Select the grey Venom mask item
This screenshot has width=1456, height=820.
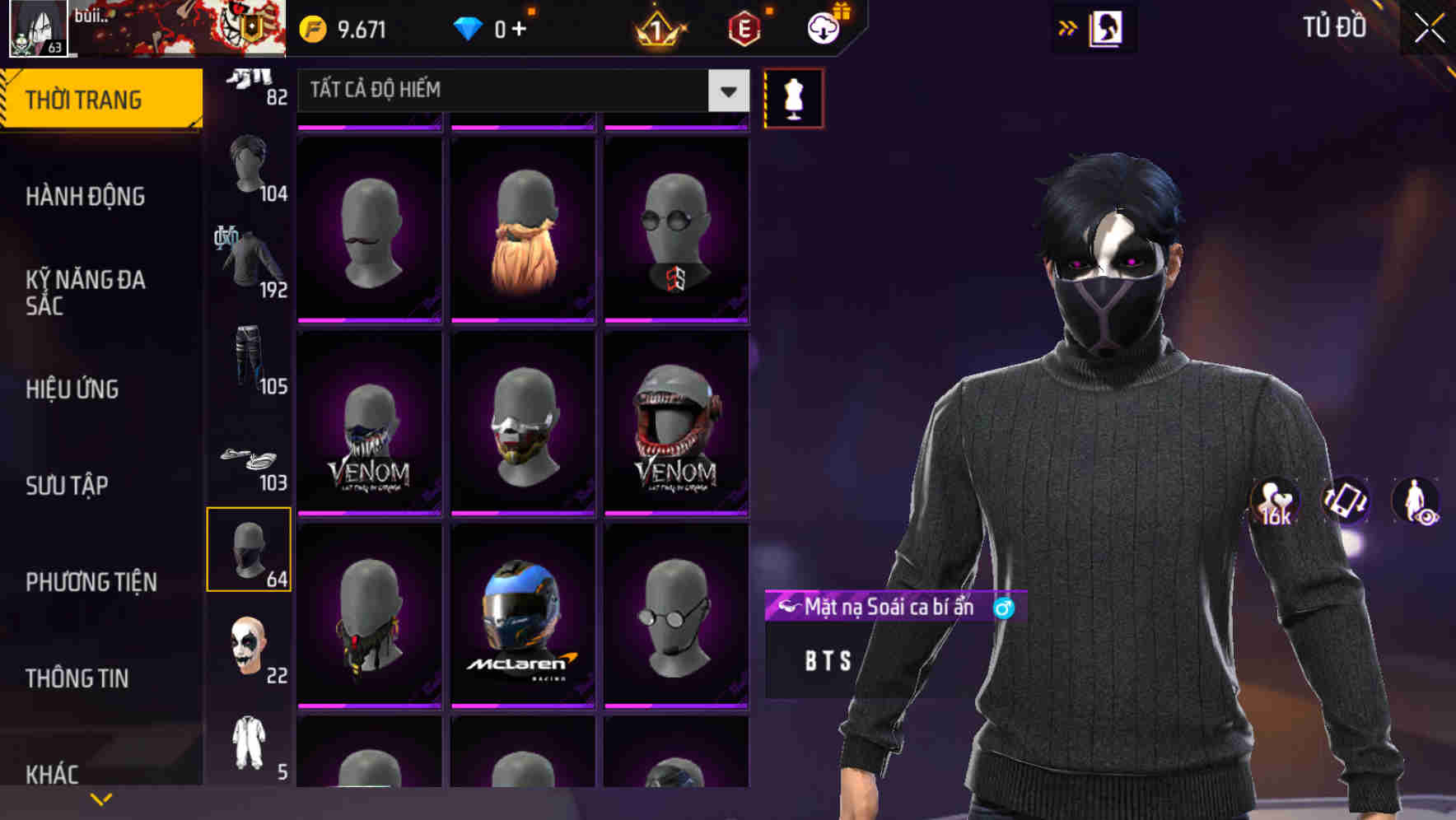click(x=676, y=422)
